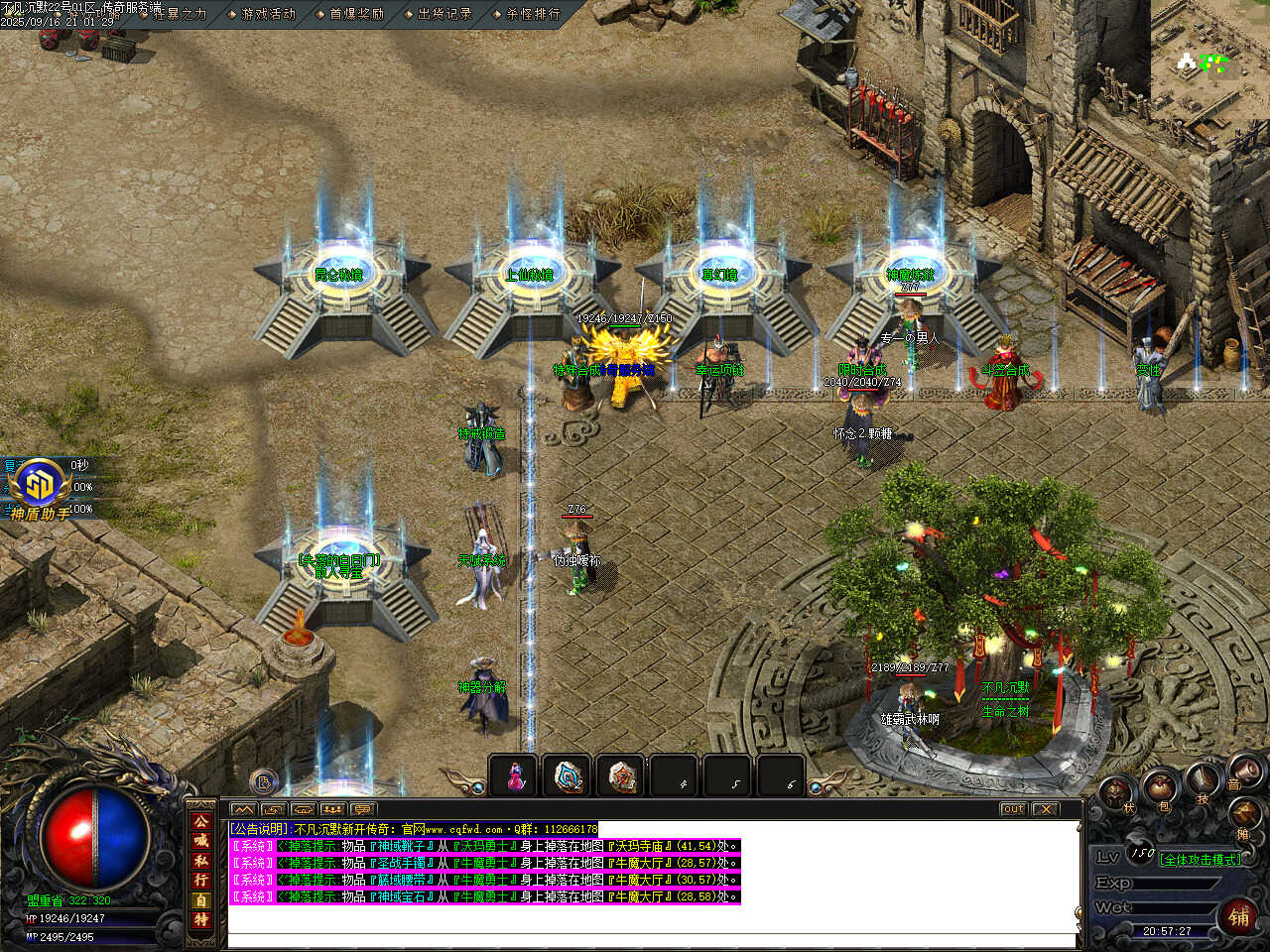Open the character status (状) panel
Image resolution: width=1270 pixels, height=952 pixels.
click(x=1116, y=793)
